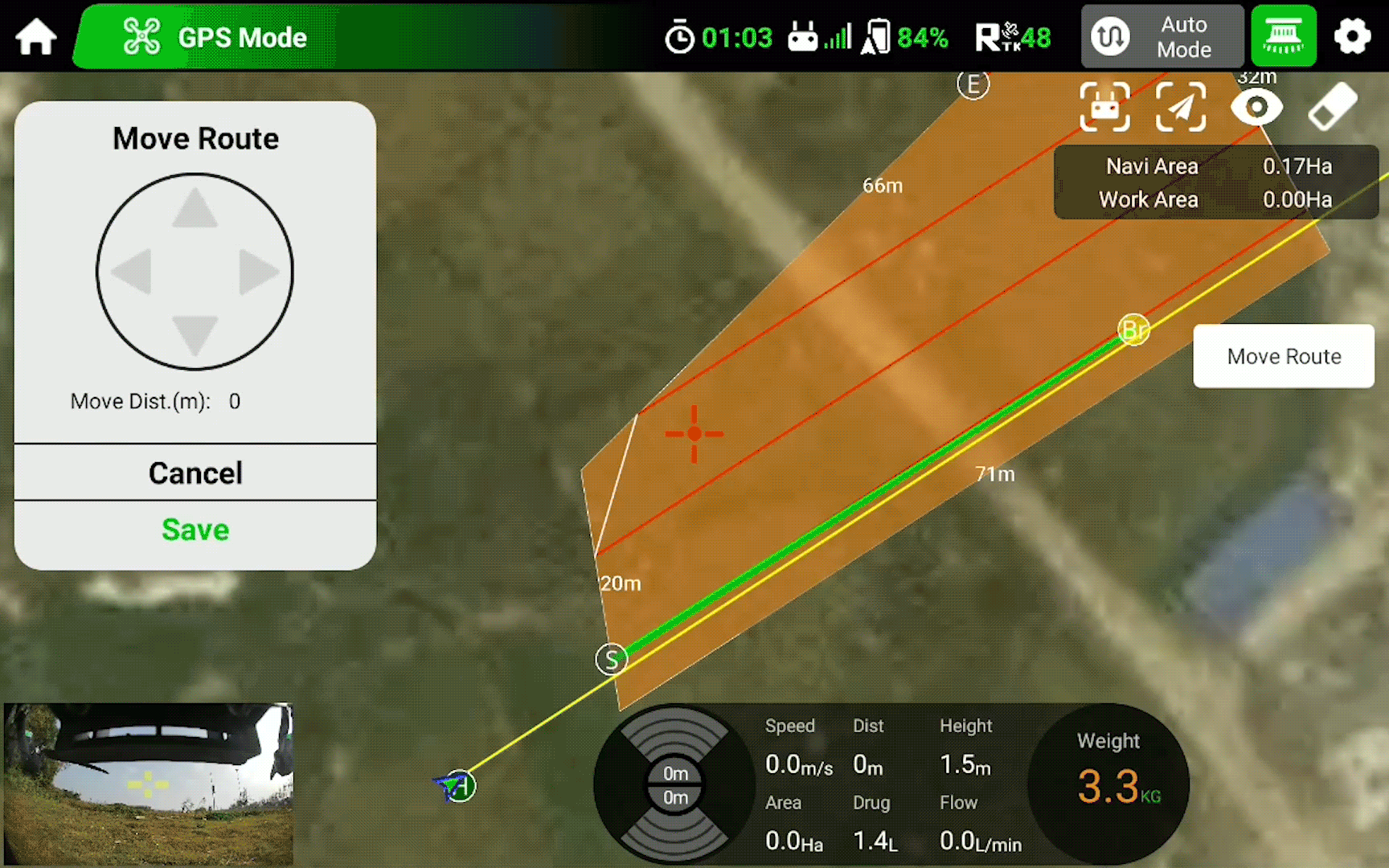Open the GPS Mode flight mode selector

point(215,37)
